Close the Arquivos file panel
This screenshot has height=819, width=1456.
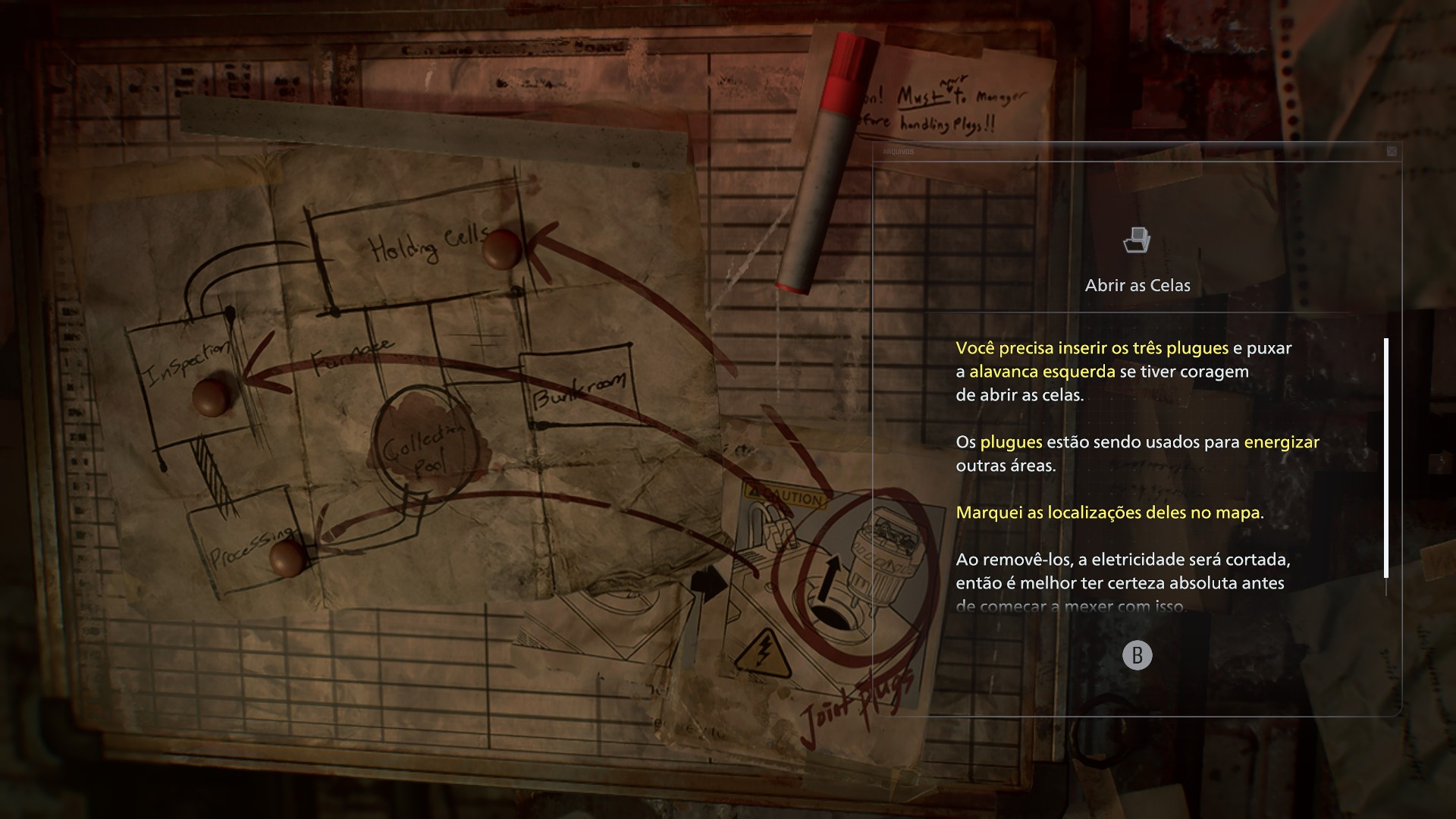(1392, 152)
